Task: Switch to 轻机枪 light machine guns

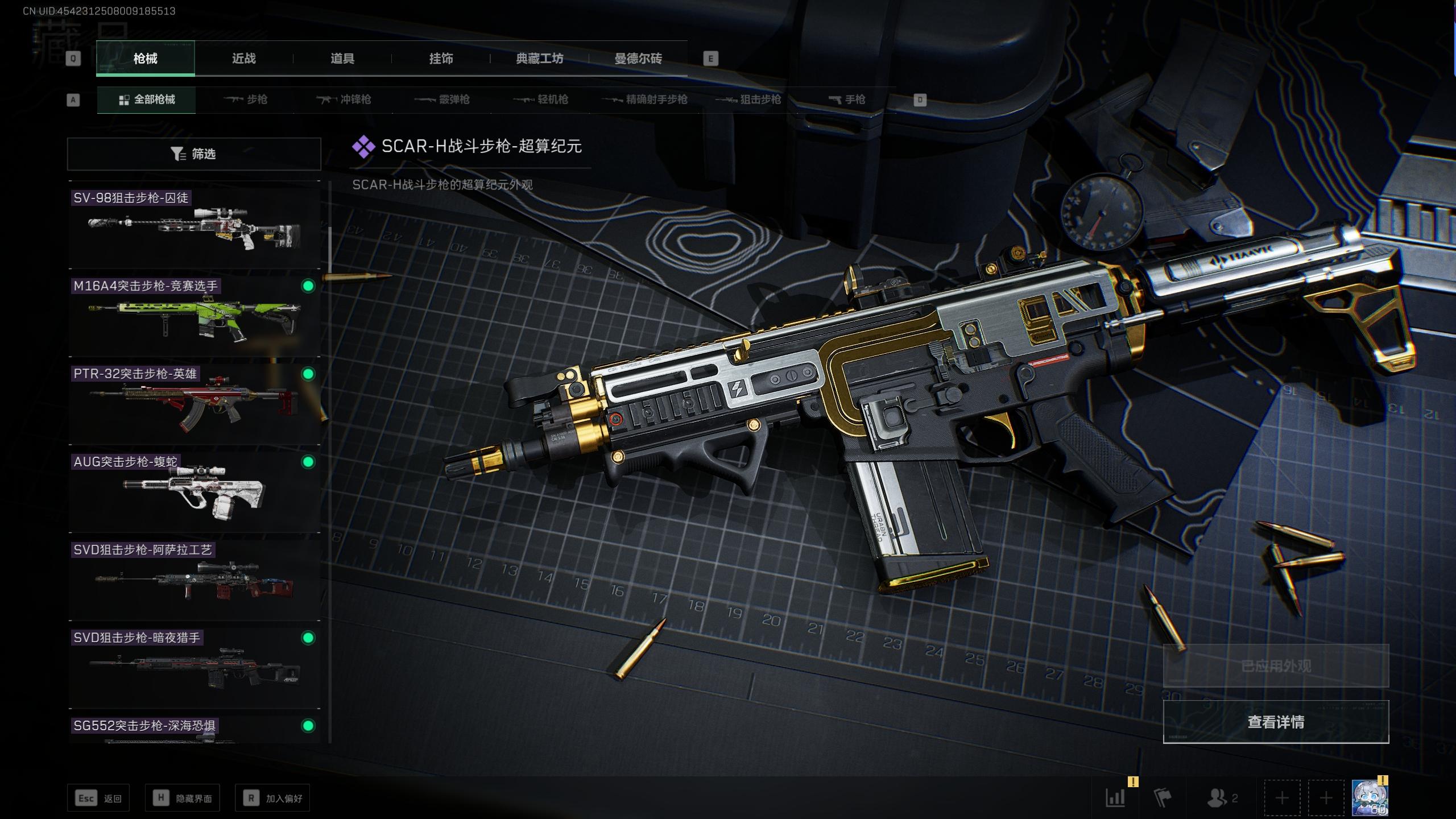Action: [541, 100]
